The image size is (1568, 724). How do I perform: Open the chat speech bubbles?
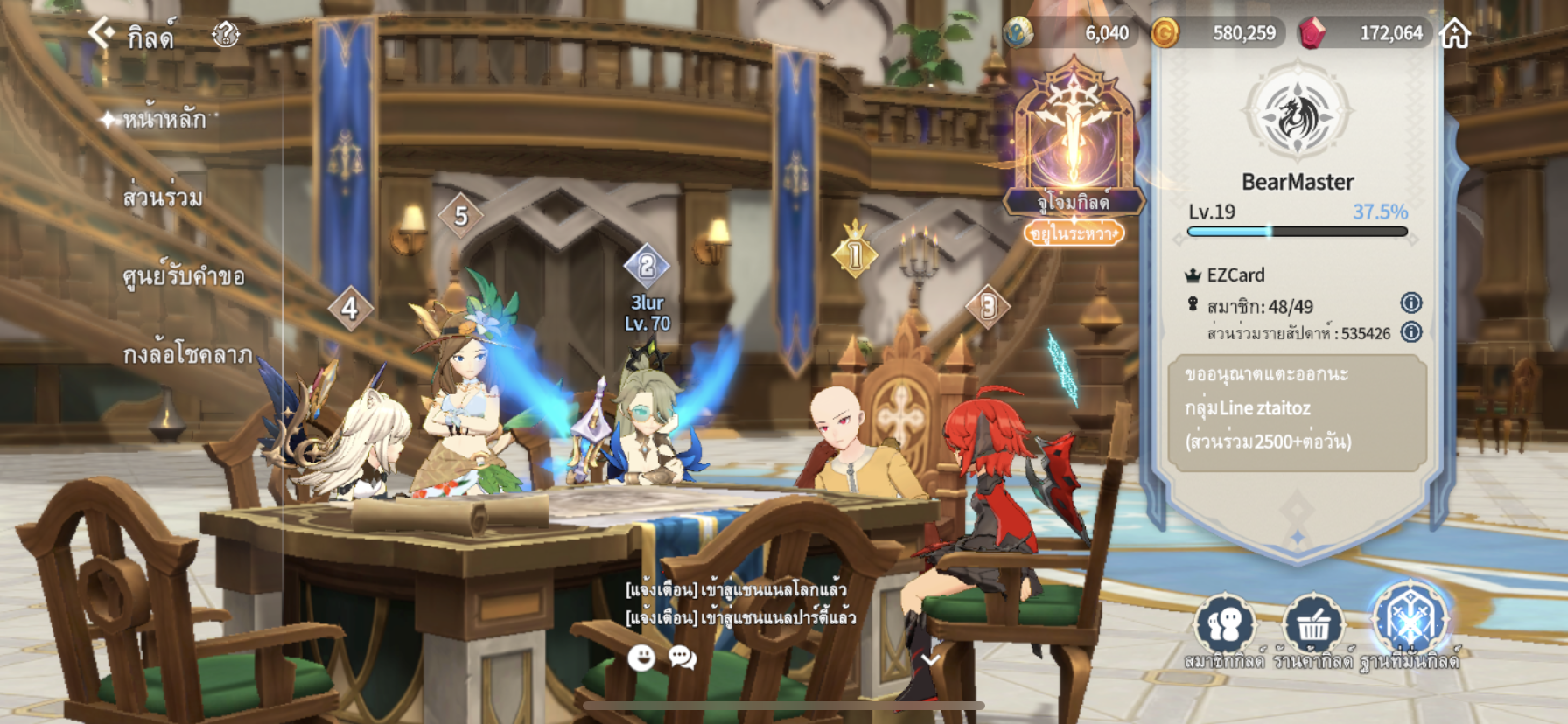pos(682,658)
